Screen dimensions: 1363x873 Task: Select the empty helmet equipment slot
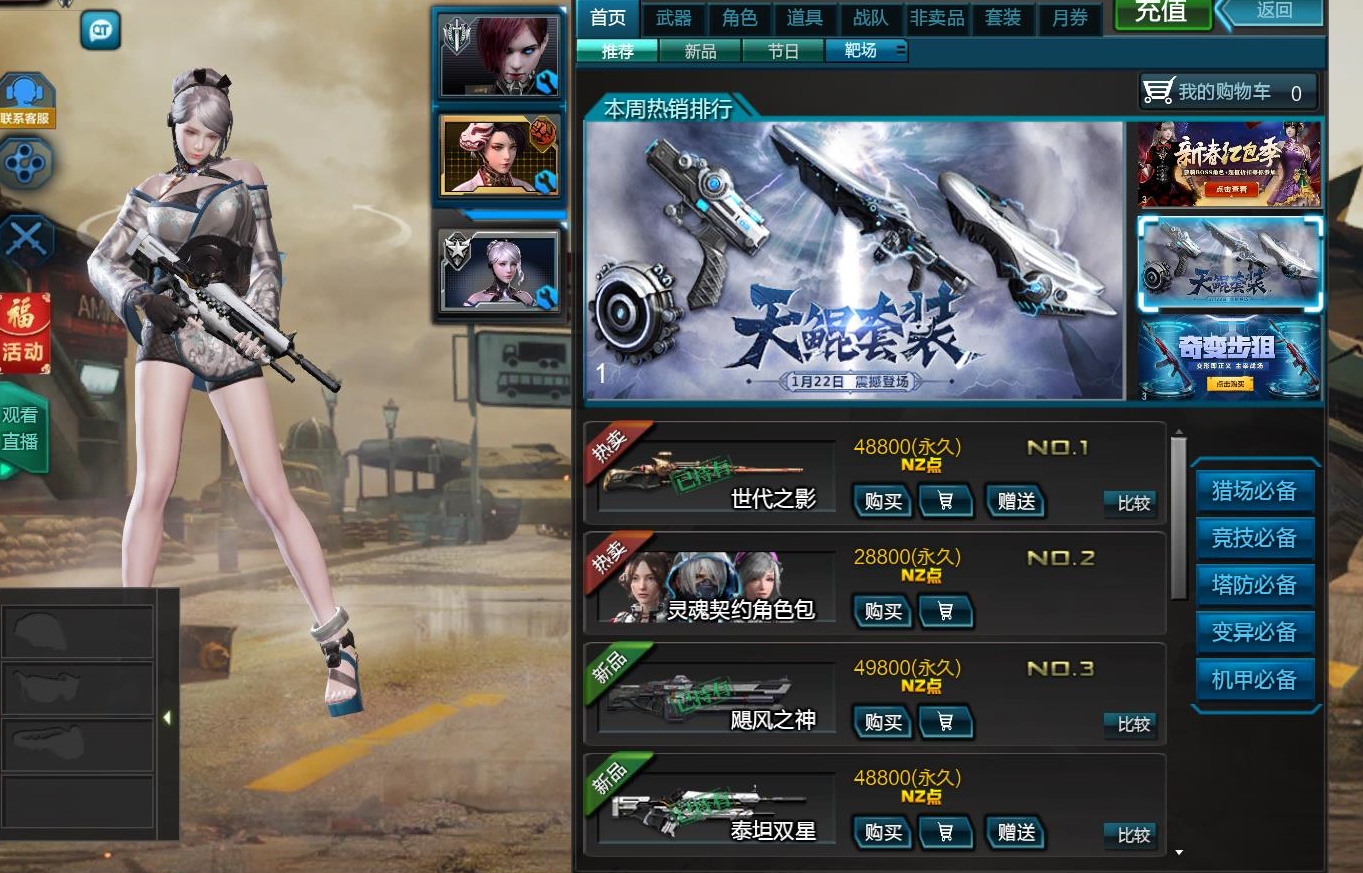[x=78, y=633]
